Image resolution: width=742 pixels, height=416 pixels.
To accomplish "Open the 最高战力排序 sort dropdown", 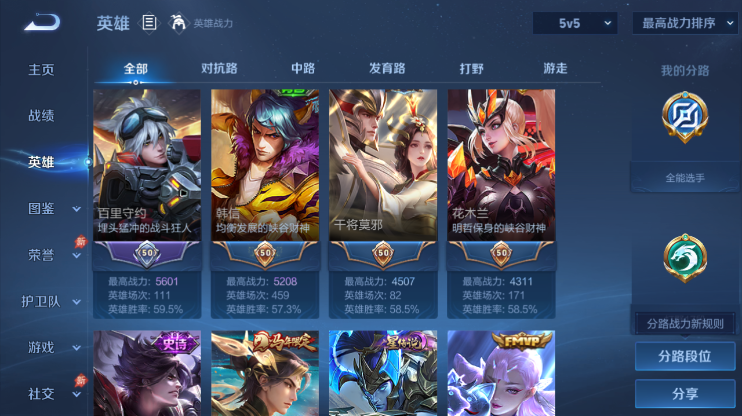I will [x=685, y=23].
